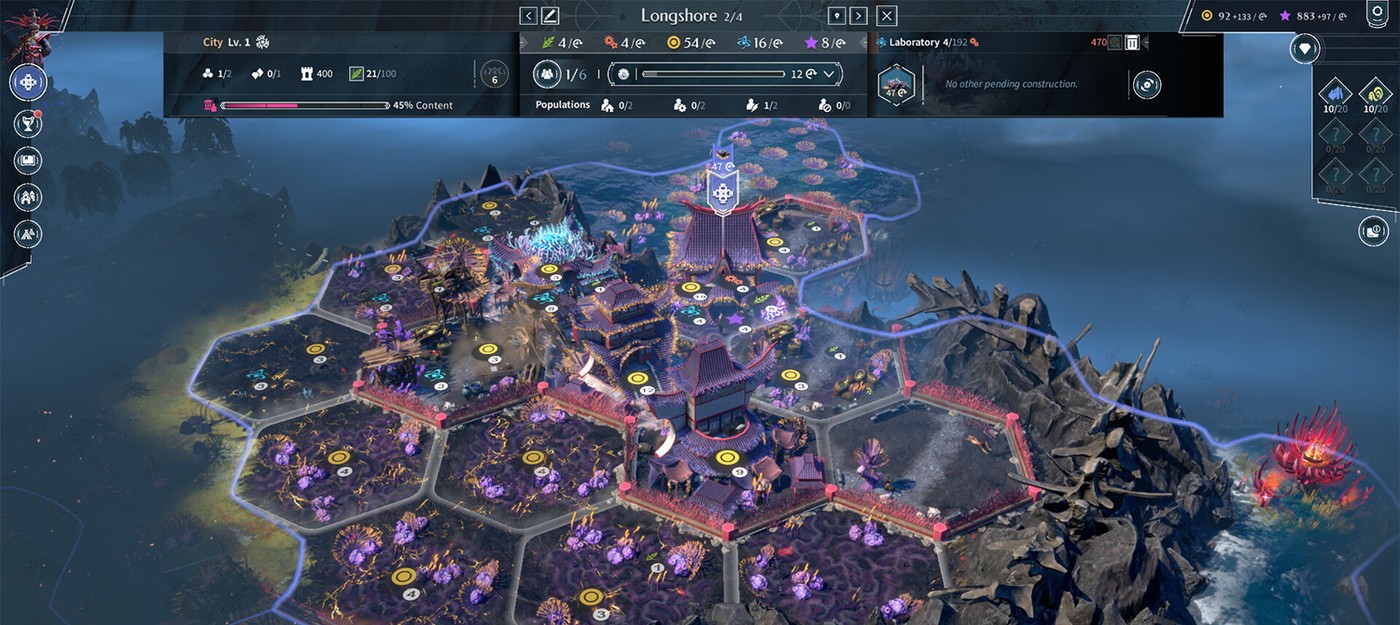Screen dimensions: 1400x625
Task: Open the book menu icon
Action: pos(28,160)
